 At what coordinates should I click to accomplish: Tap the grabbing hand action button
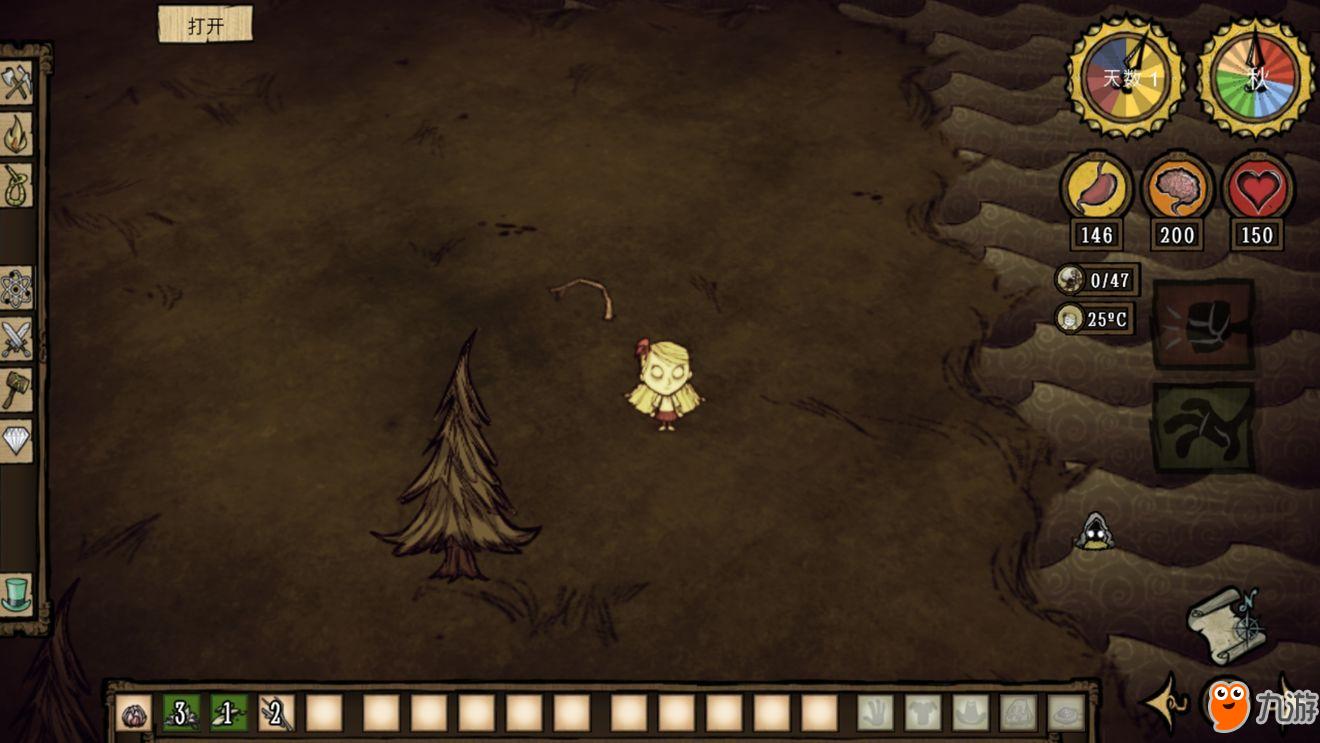(1203, 428)
